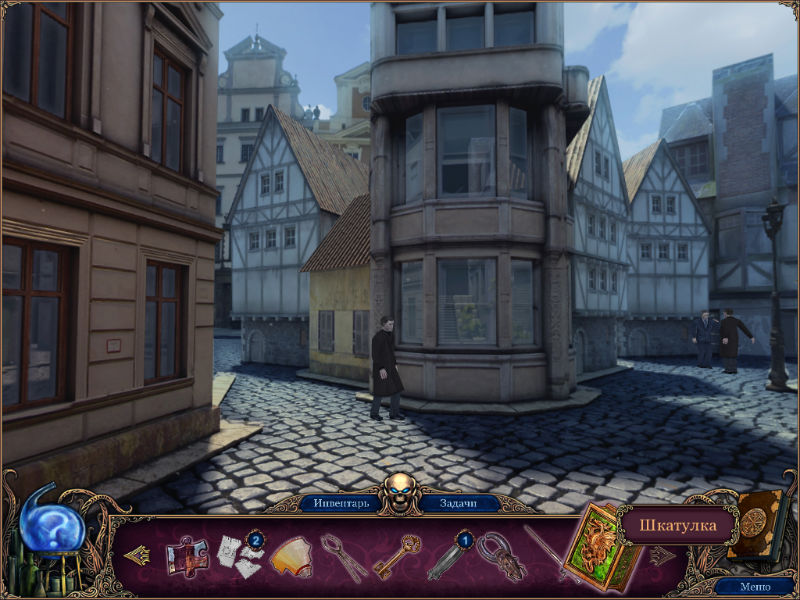800x600 pixels.
Task: Click the Шкатулка label button
Action: point(677,524)
